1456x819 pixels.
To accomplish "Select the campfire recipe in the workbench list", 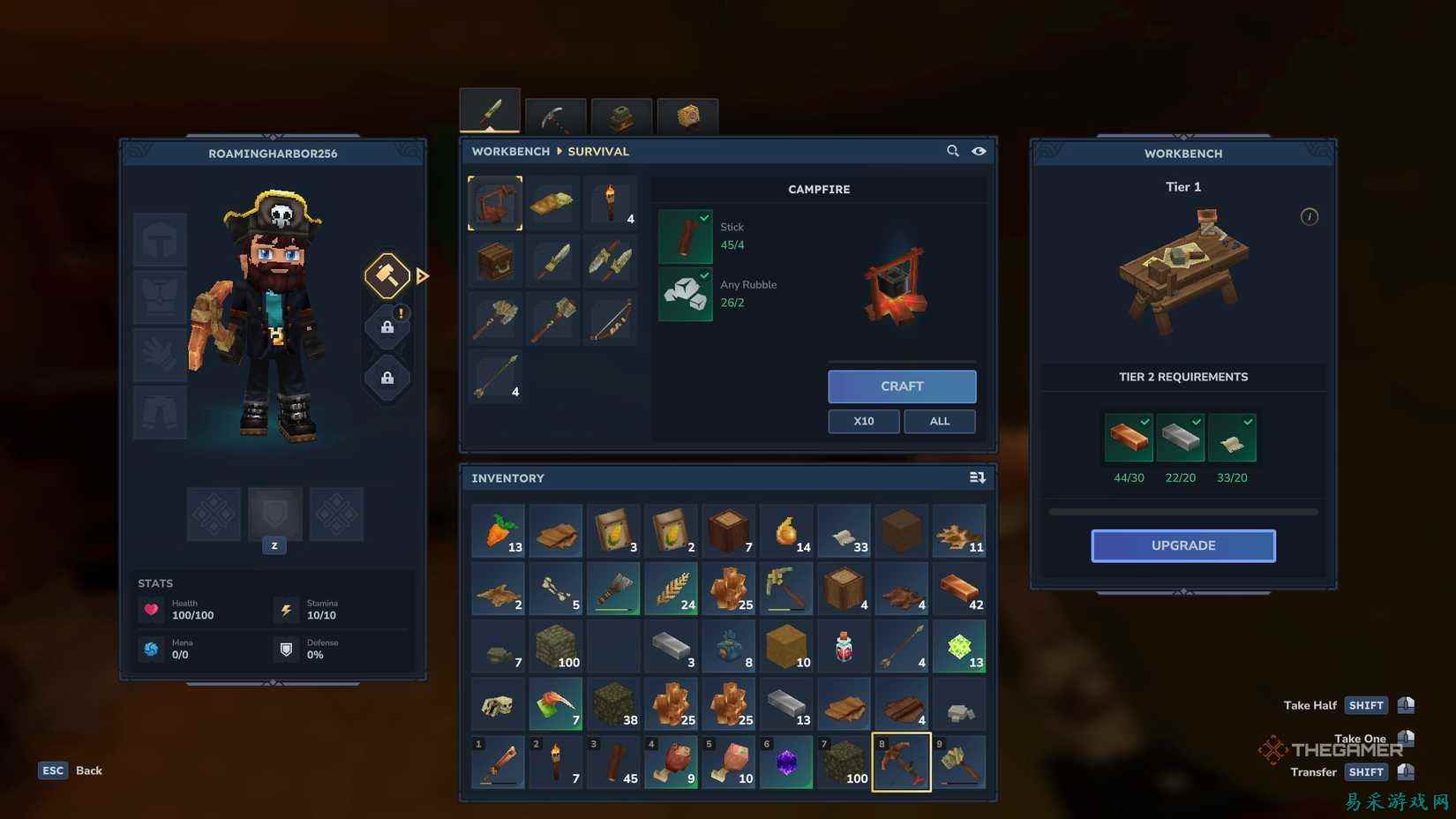I will pos(494,202).
